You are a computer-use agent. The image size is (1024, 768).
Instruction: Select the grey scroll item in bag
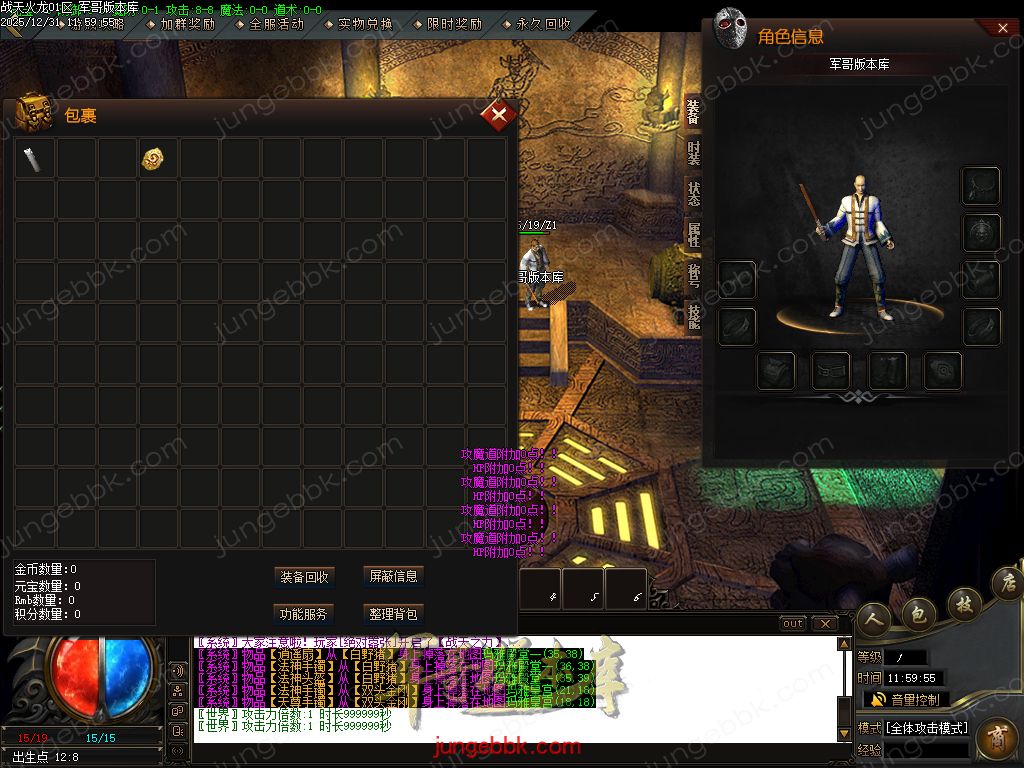(34, 158)
